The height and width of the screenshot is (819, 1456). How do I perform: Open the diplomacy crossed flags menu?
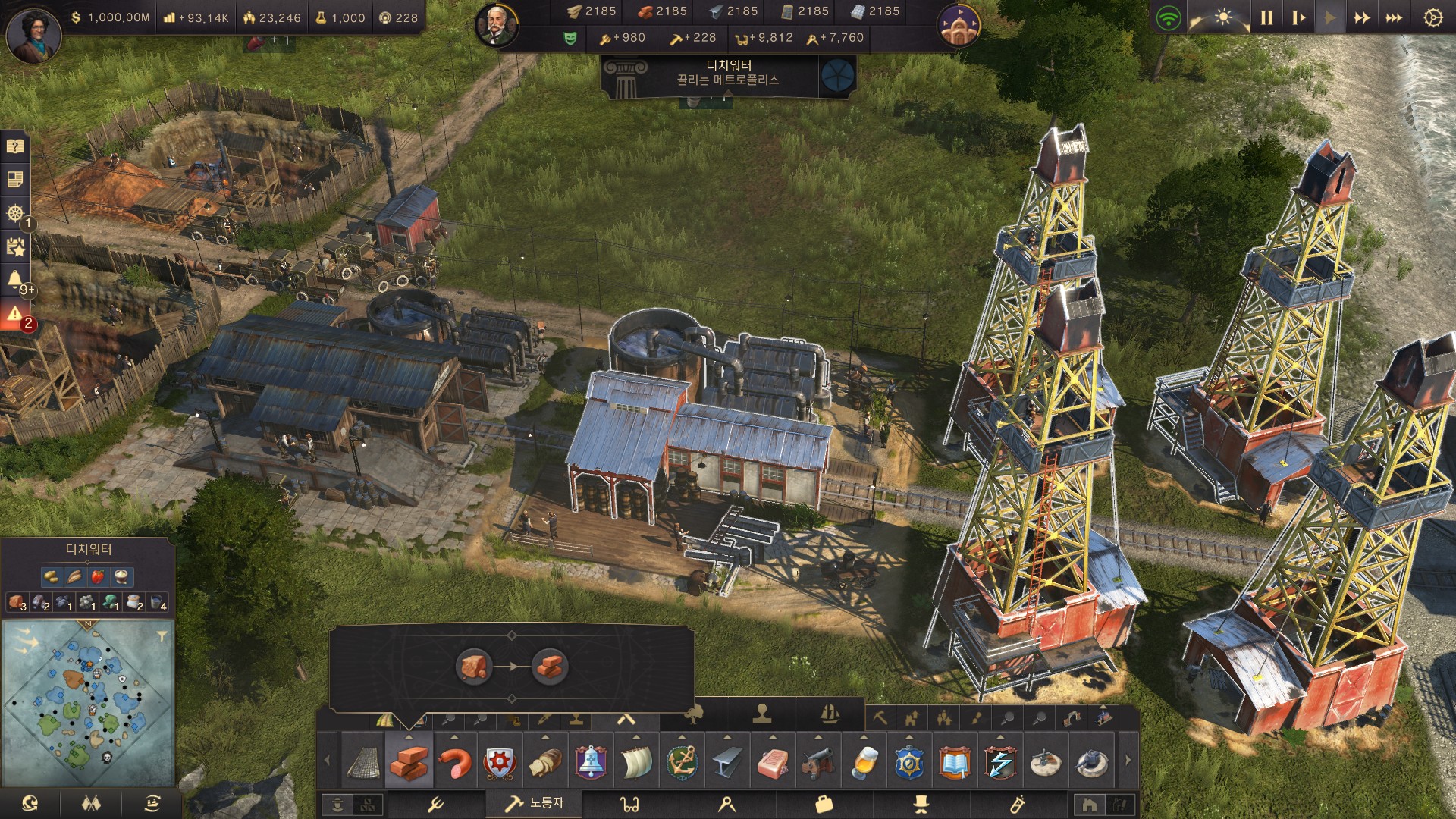pyautogui.click(x=91, y=804)
